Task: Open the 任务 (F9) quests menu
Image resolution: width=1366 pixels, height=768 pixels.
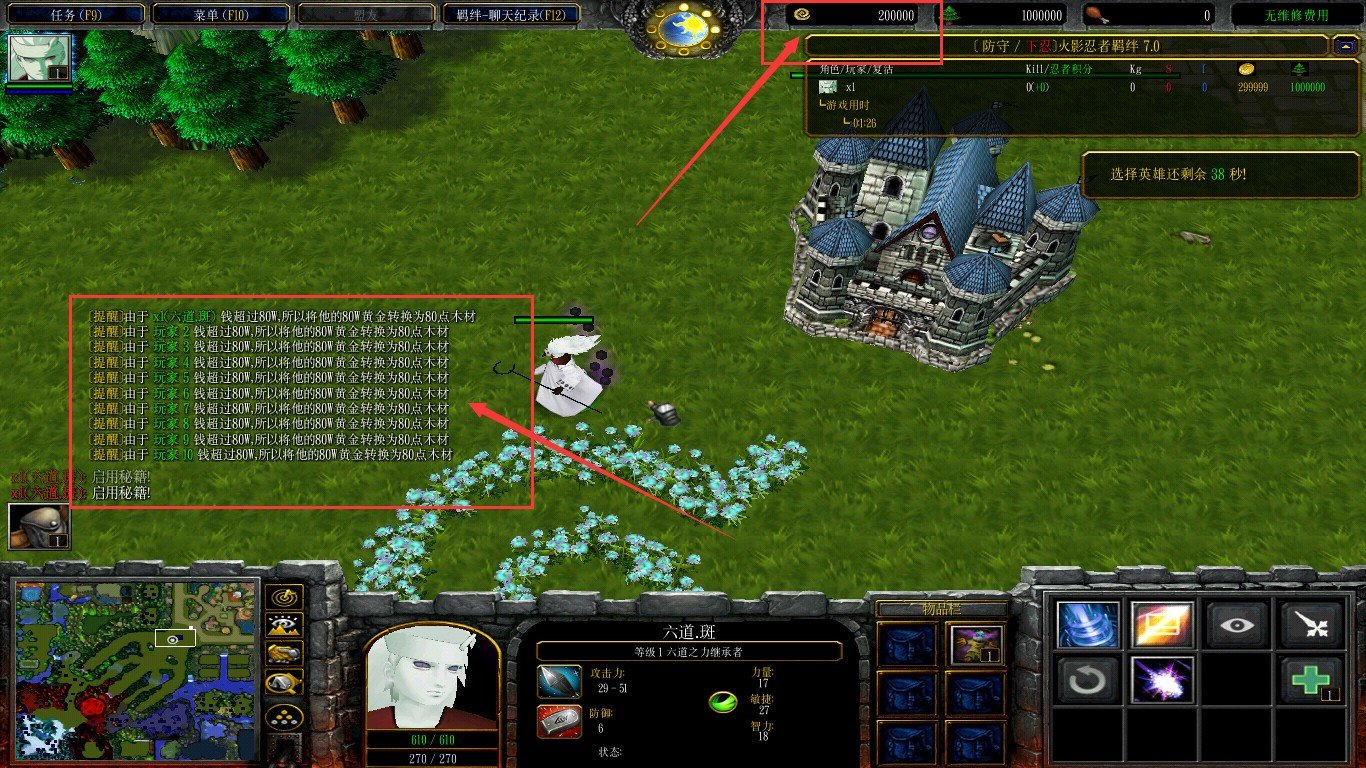Action: [73, 15]
